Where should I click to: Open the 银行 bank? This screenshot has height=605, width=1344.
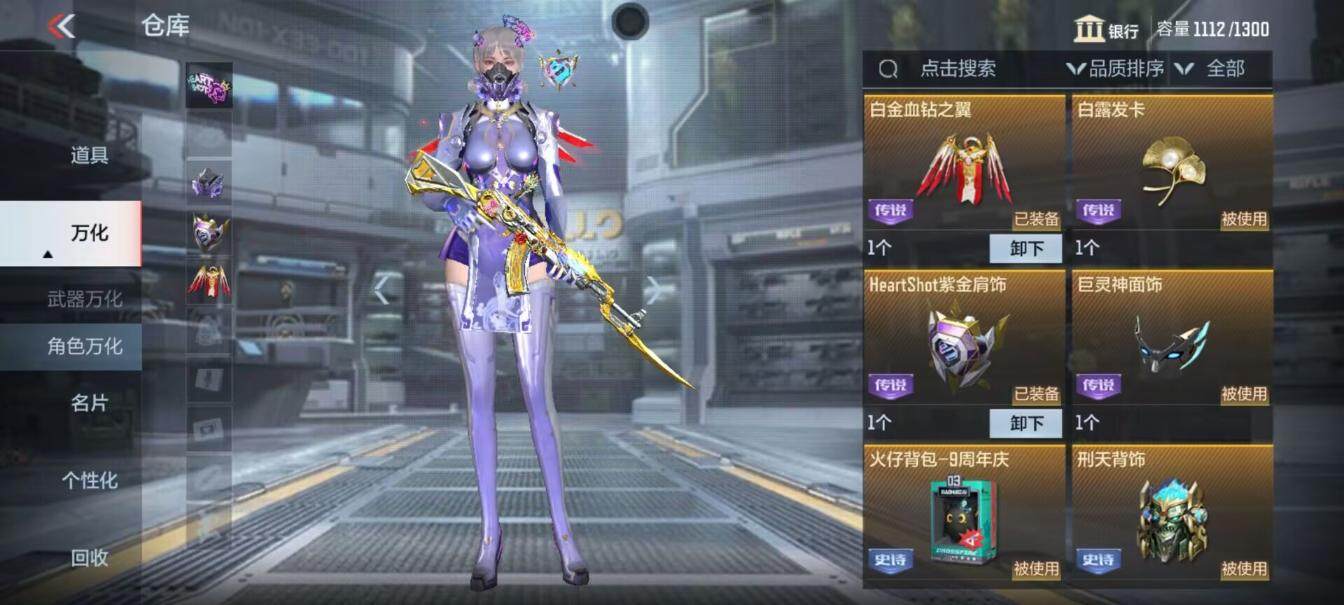(x=1107, y=29)
